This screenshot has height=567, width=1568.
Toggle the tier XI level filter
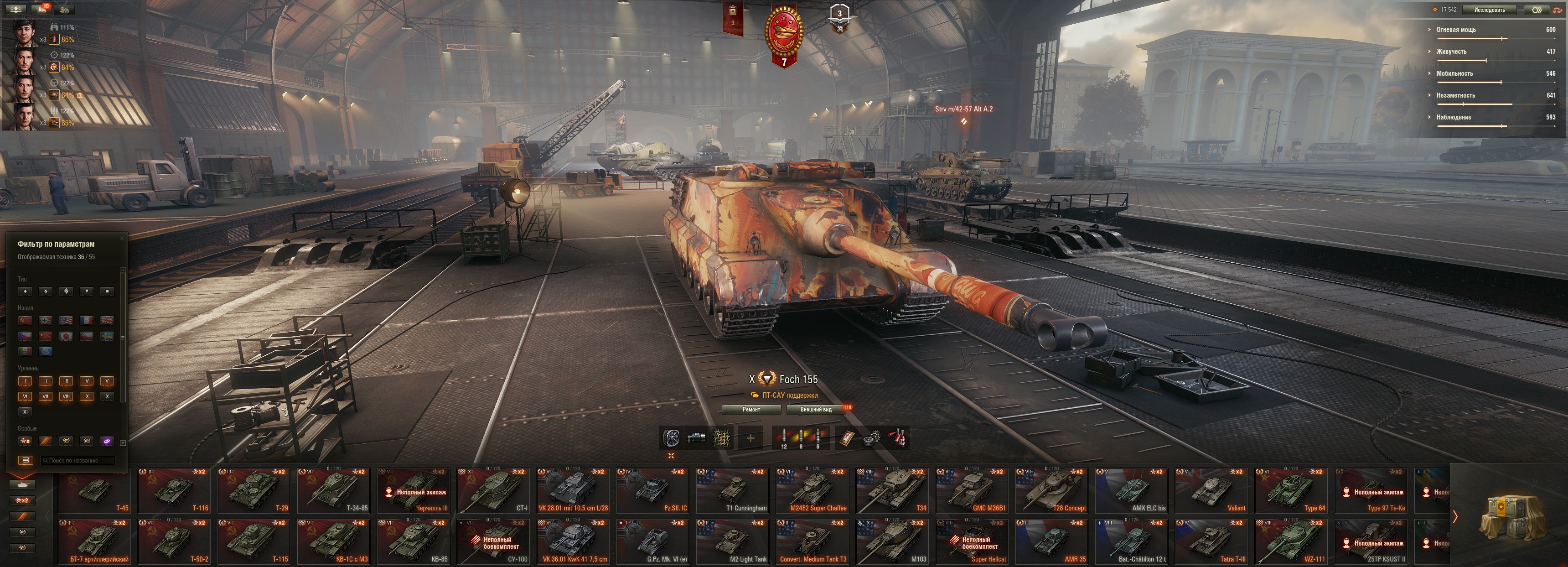25,412
